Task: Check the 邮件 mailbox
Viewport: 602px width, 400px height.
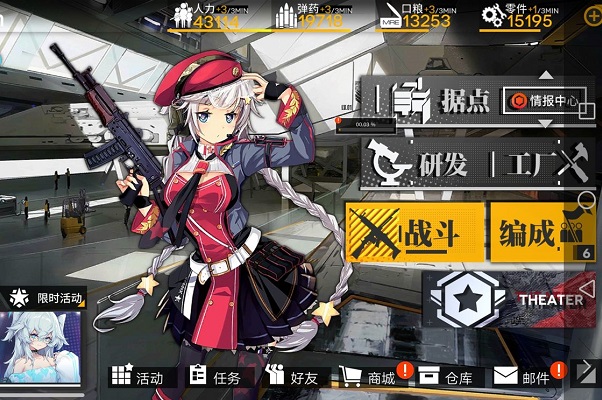Action: tap(524, 378)
